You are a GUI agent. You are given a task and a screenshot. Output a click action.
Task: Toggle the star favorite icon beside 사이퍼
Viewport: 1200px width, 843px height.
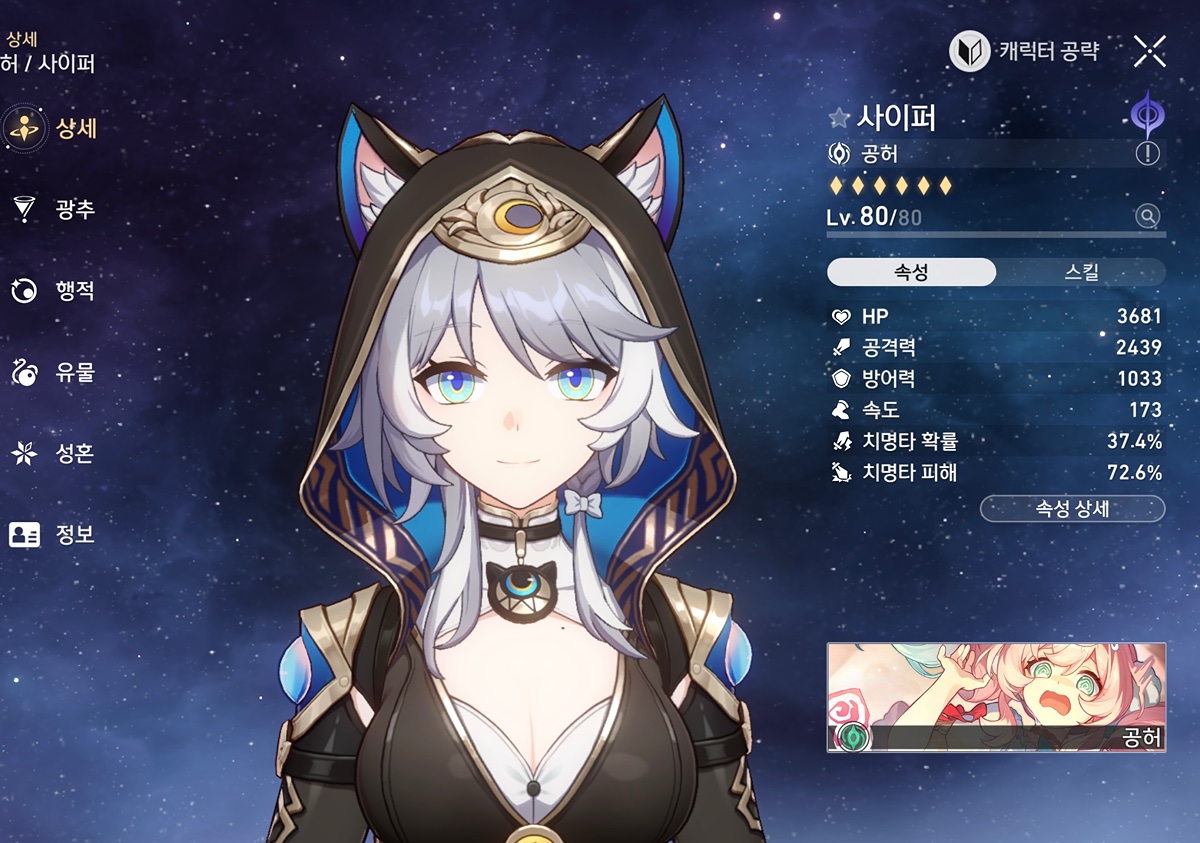pos(839,118)
